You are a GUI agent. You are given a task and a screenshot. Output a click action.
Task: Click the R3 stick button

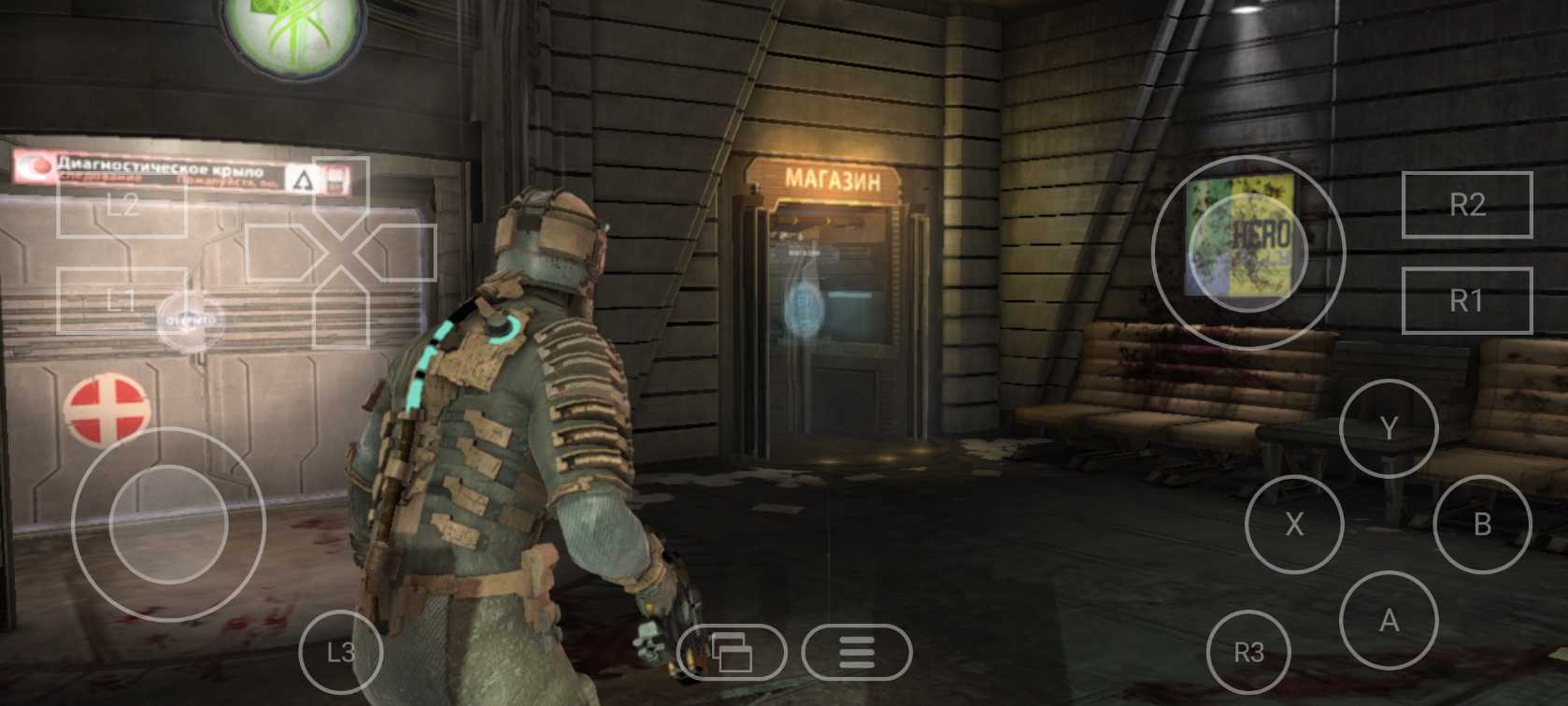(x=1248, y=652)
